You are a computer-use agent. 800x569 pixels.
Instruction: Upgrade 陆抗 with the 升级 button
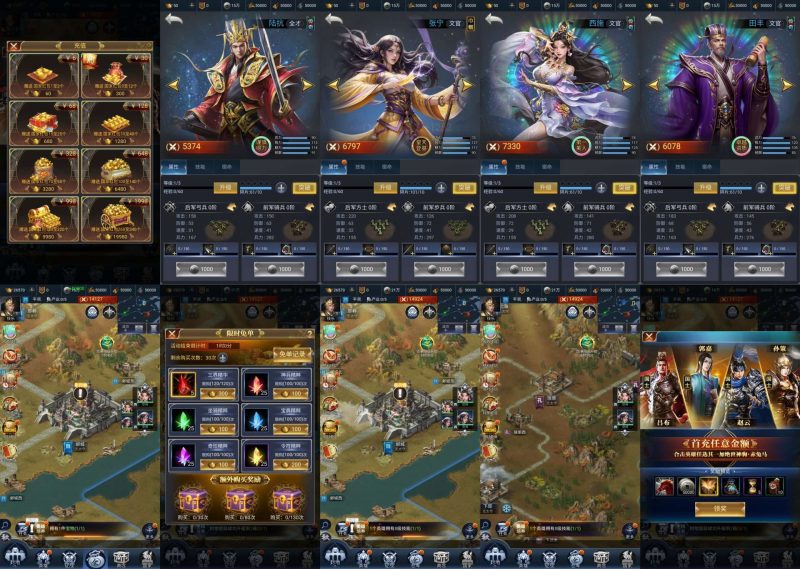coord(224,187)
